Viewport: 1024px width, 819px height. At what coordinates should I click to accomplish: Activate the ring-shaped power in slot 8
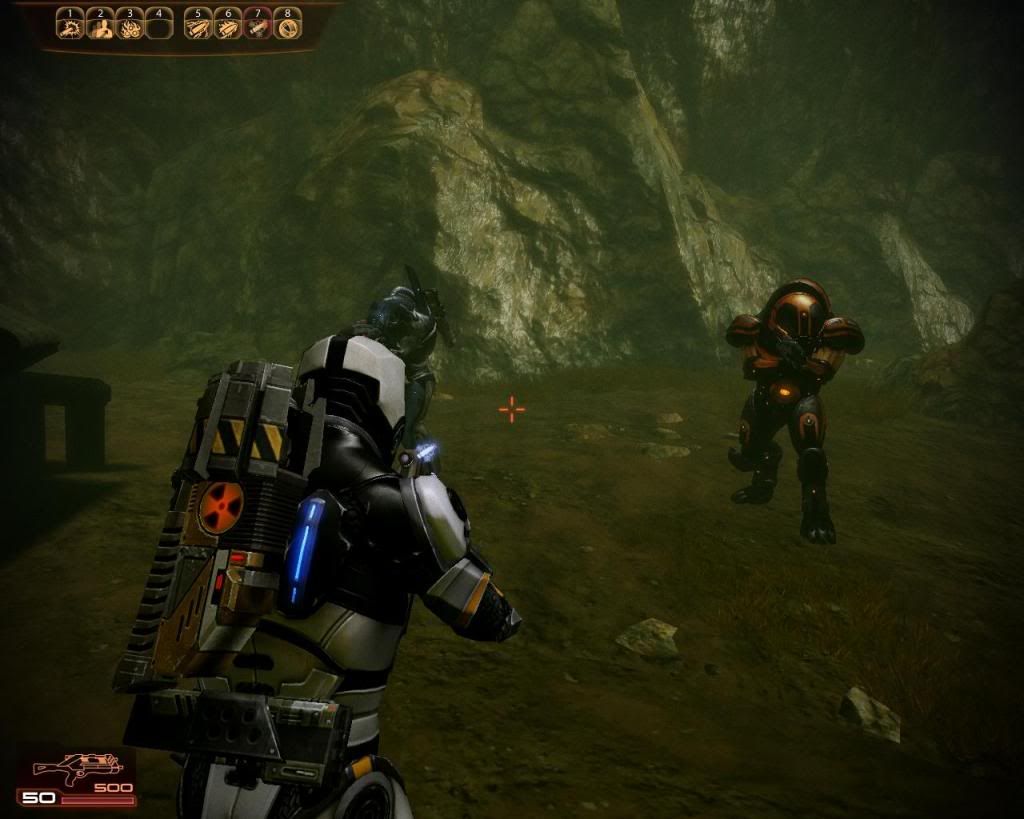pyautogui.click(x=288, y=27)
